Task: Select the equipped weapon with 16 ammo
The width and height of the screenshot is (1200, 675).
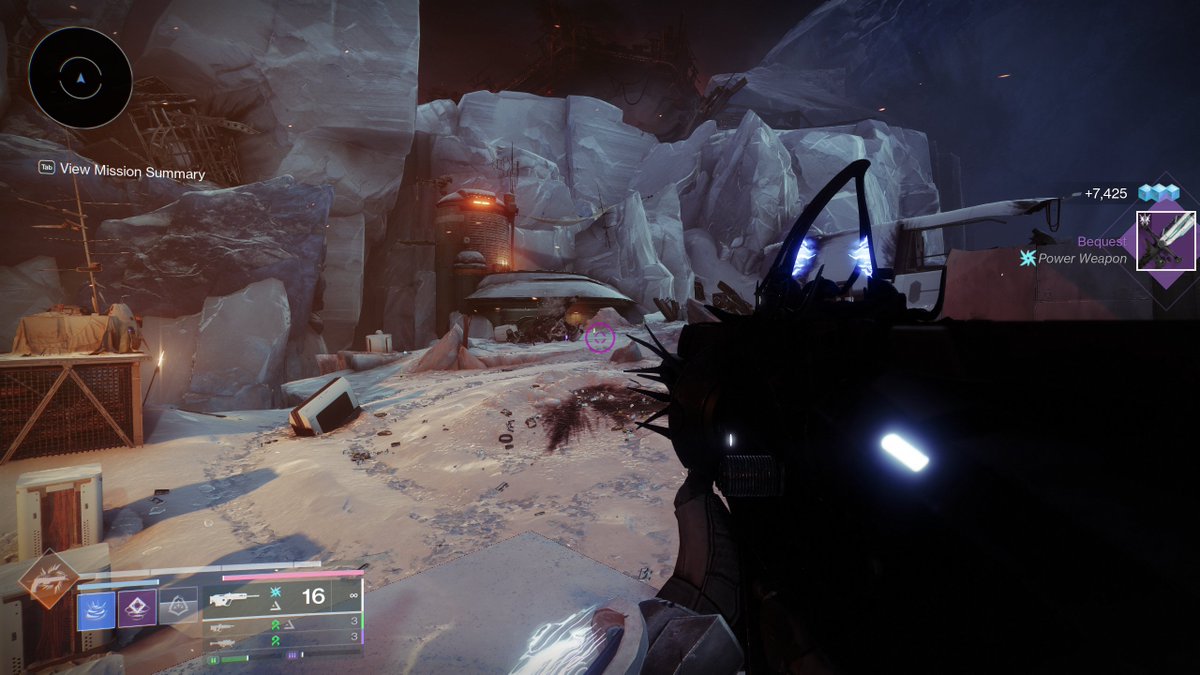Action: coord(282,597)
